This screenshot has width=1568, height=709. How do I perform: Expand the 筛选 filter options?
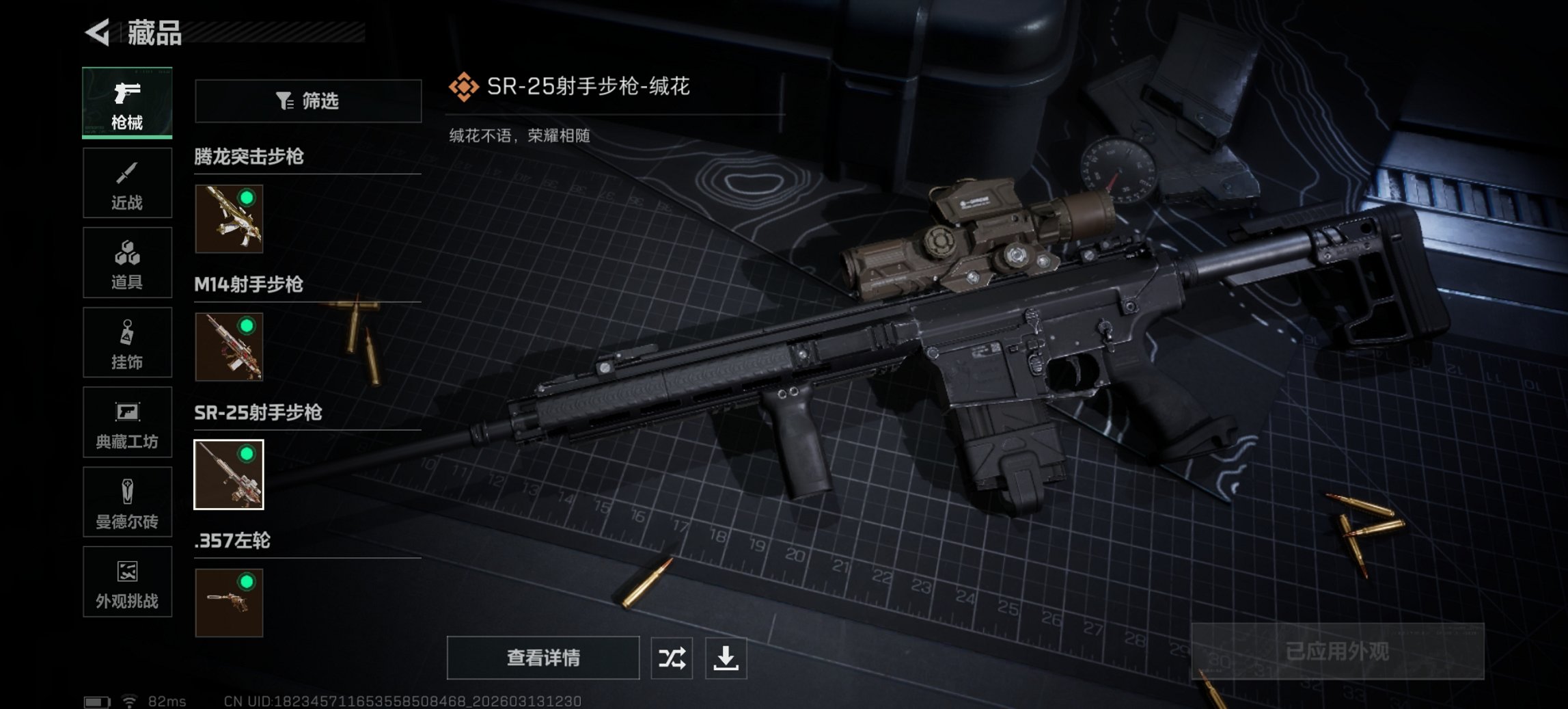click(307, 101)
